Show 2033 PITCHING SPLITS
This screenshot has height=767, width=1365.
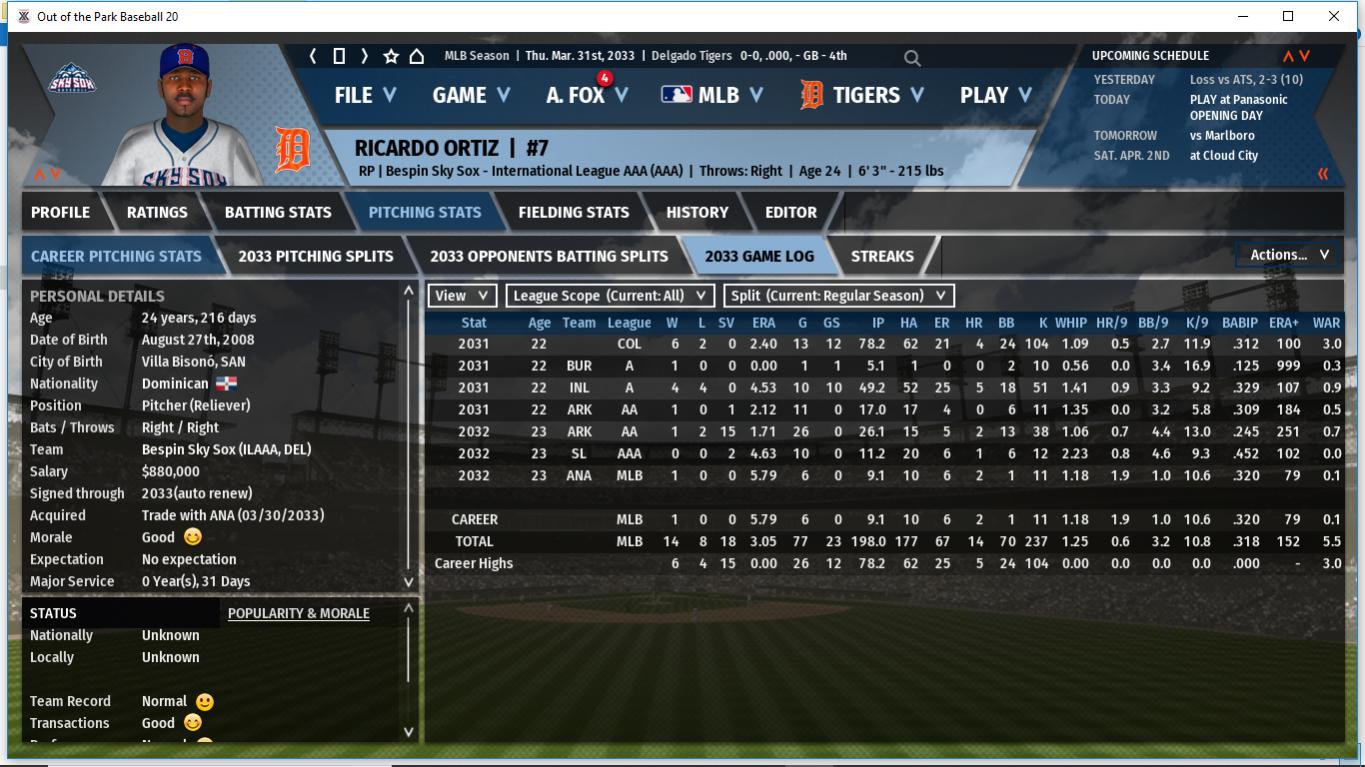point(316,256)
